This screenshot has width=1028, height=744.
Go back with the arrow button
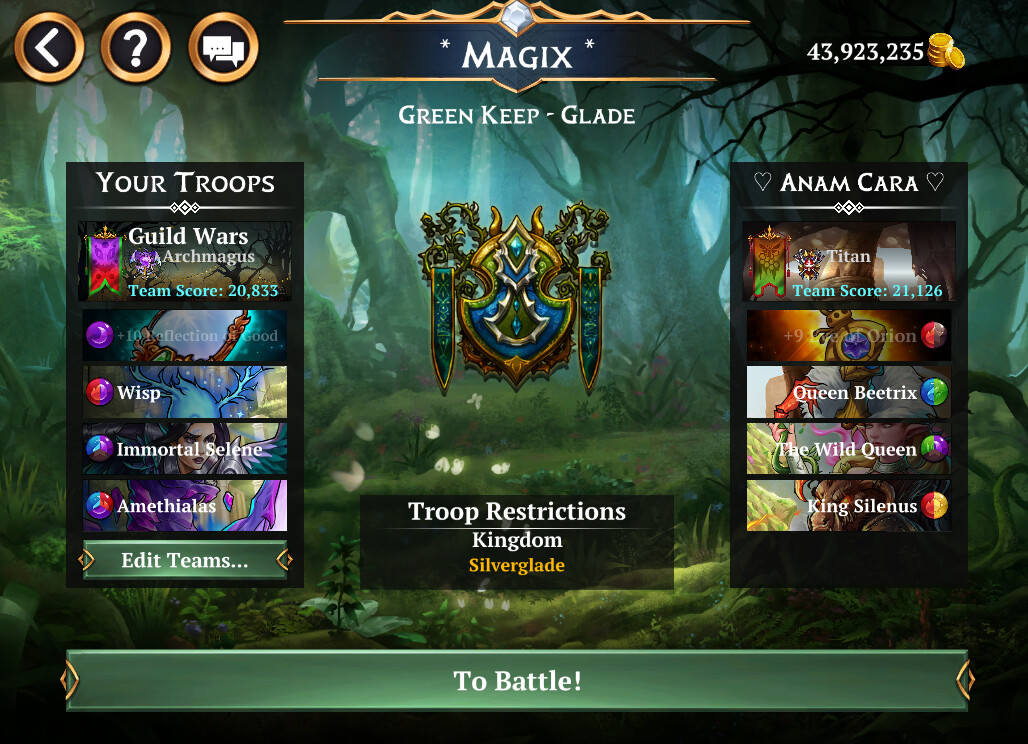click(49, 47)
